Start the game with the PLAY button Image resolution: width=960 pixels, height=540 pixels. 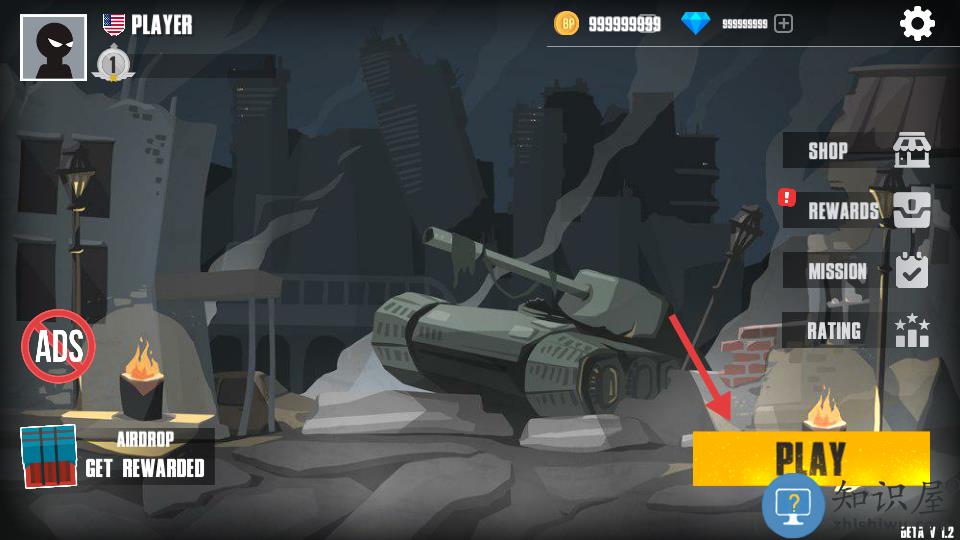point(810,456)
